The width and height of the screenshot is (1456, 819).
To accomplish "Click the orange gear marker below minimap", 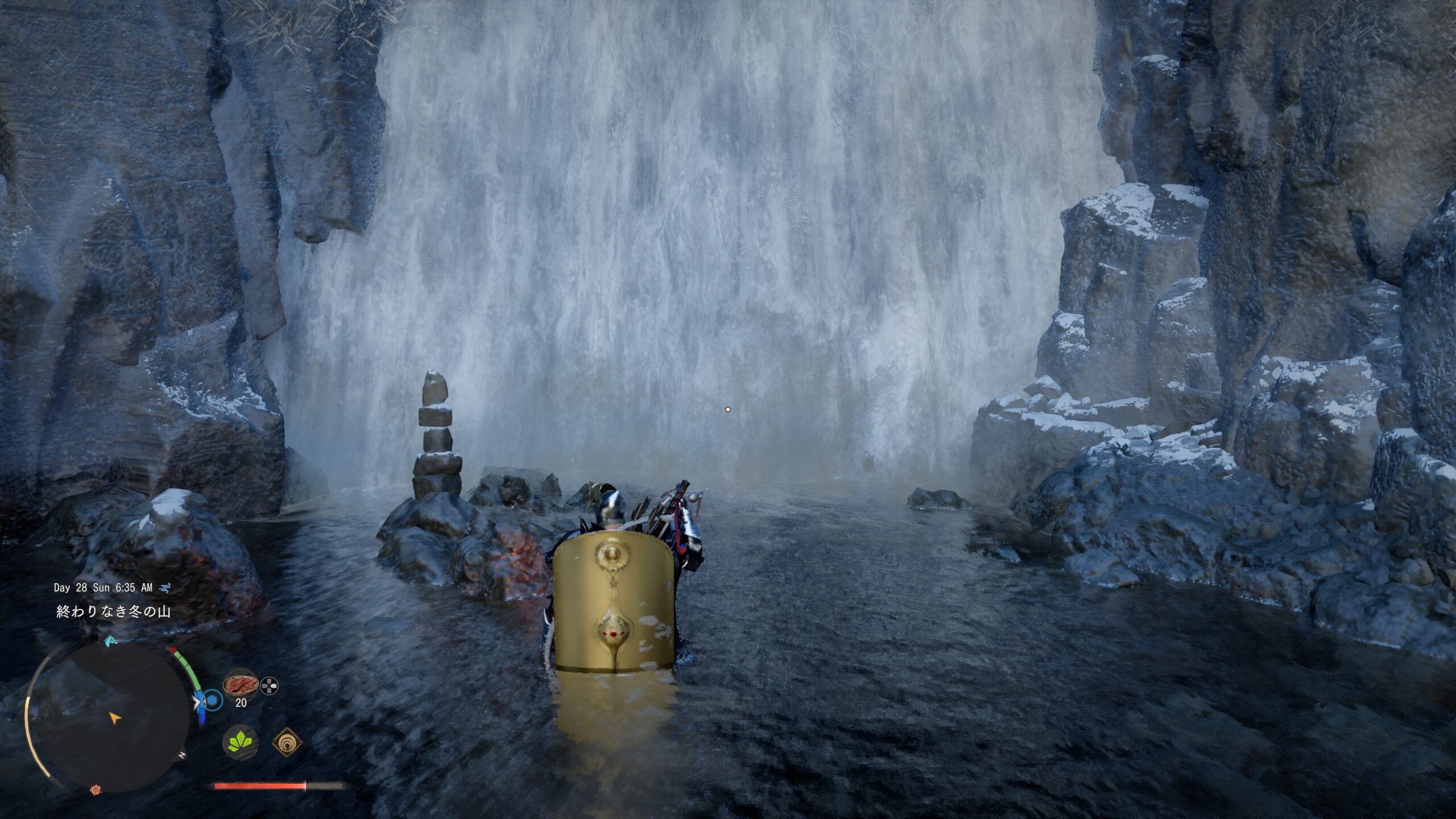I will [x=95, y=789].
